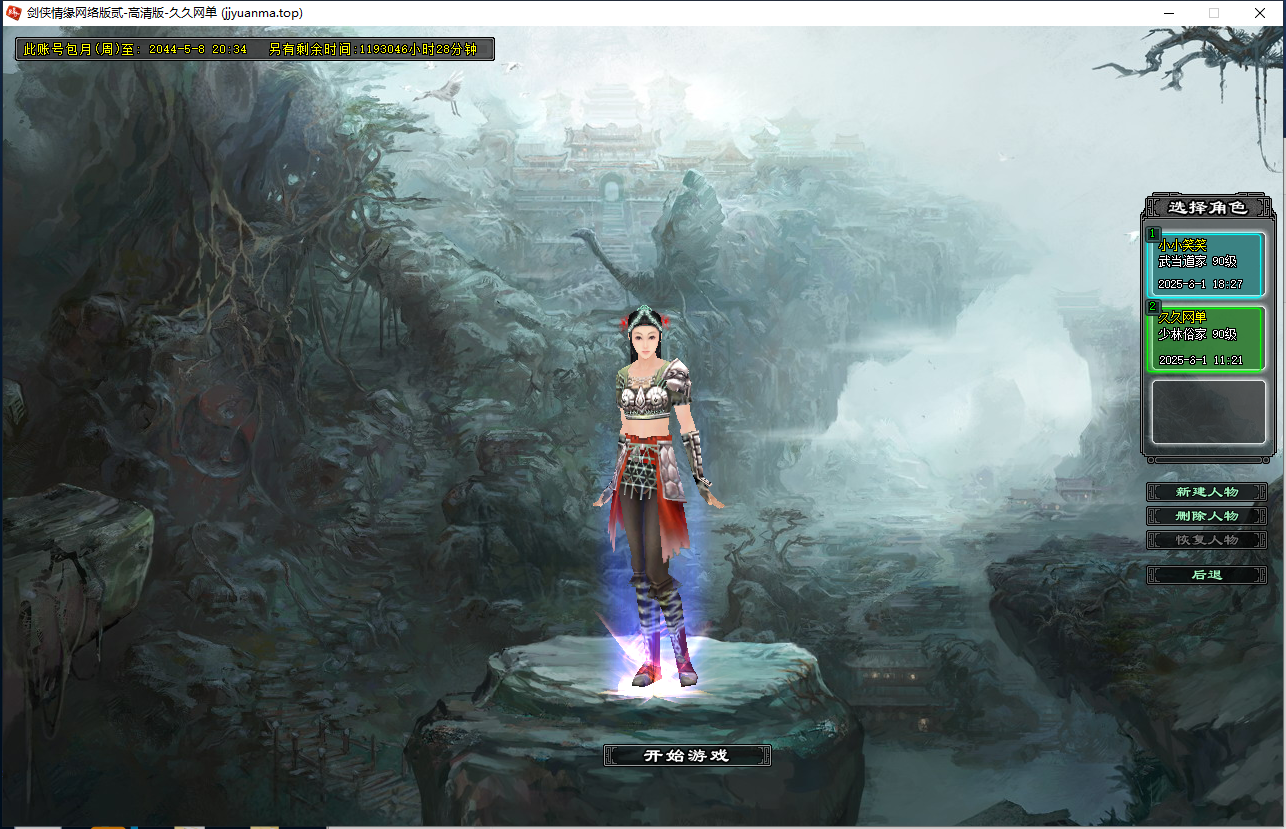
Task: Create a new character via 新建人物
Action: coord(1207,492)
